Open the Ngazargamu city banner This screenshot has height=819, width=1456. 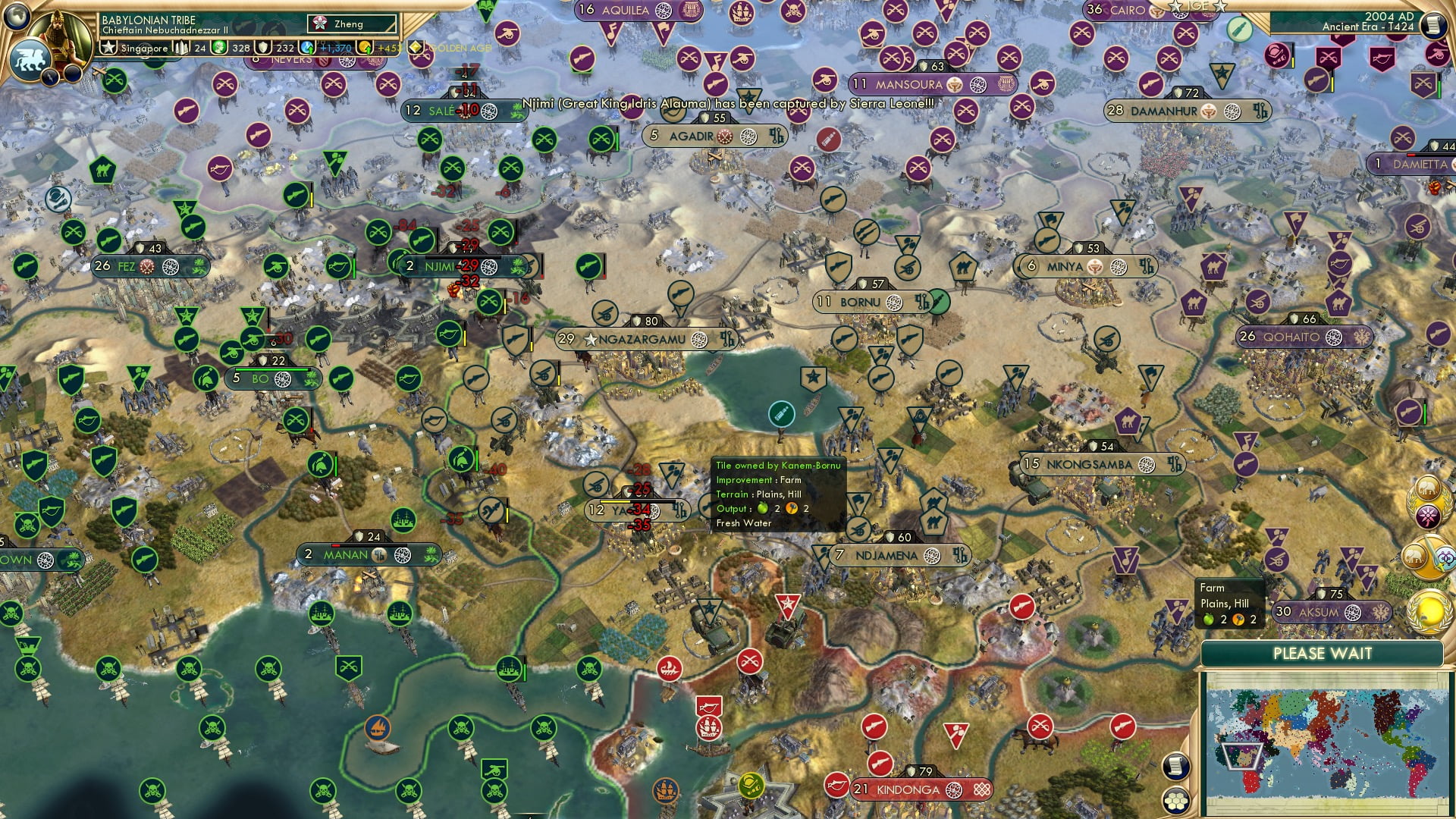point(637,340)
